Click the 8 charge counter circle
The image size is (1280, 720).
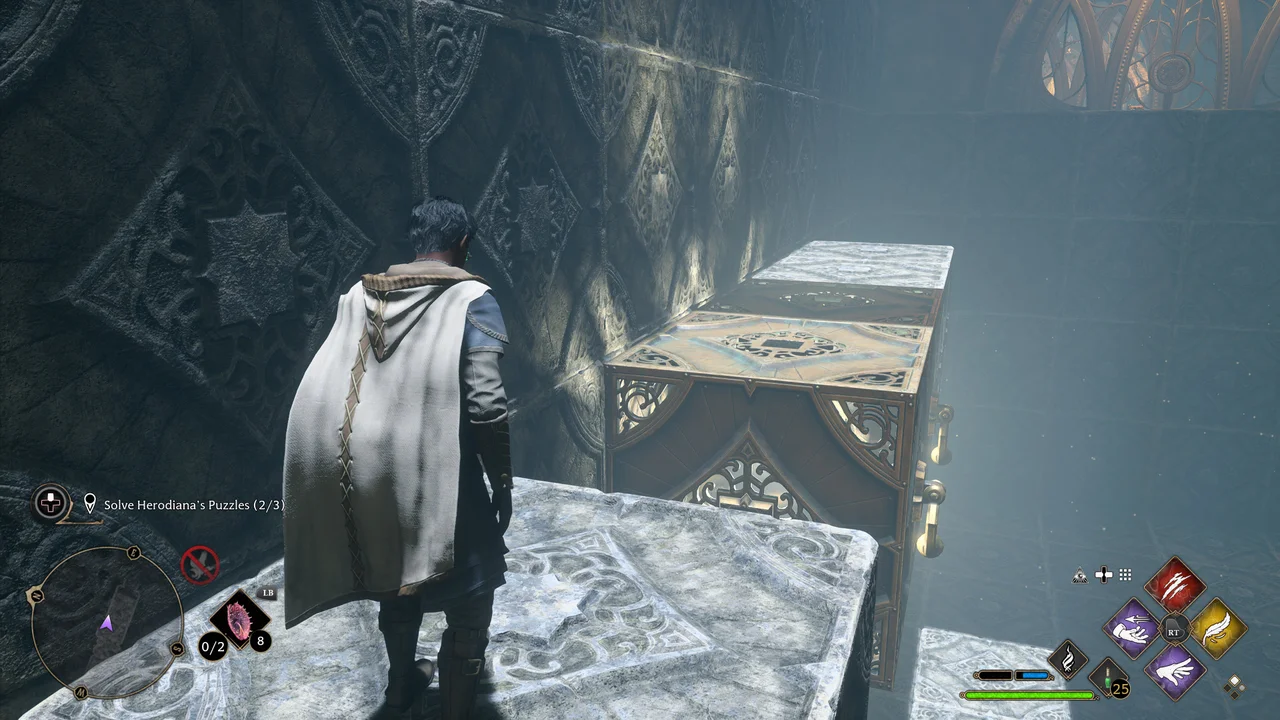click(x=259, y=642)
